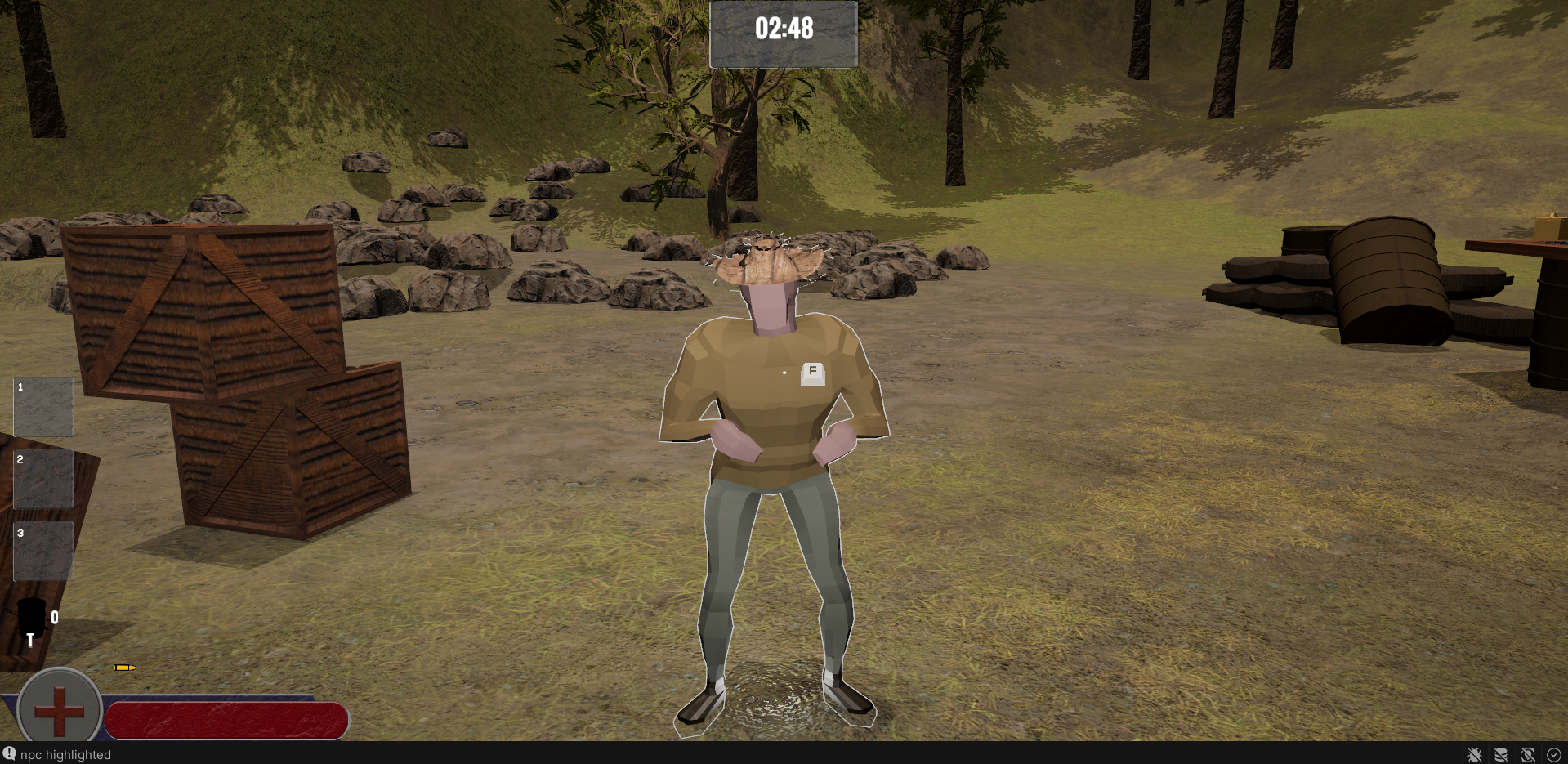Click the crossed-out database status icon
The image size is (1568, 764).
coord(1501,755)
